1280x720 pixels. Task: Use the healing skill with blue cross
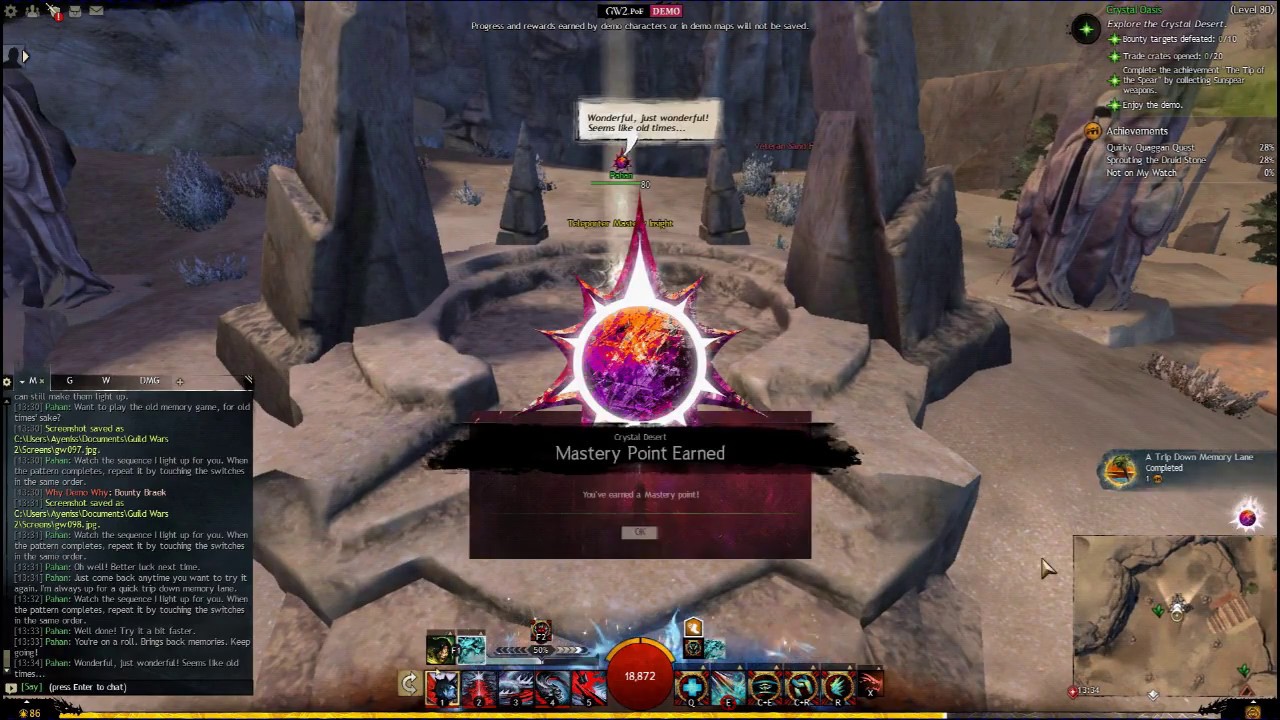pos(691,687)
